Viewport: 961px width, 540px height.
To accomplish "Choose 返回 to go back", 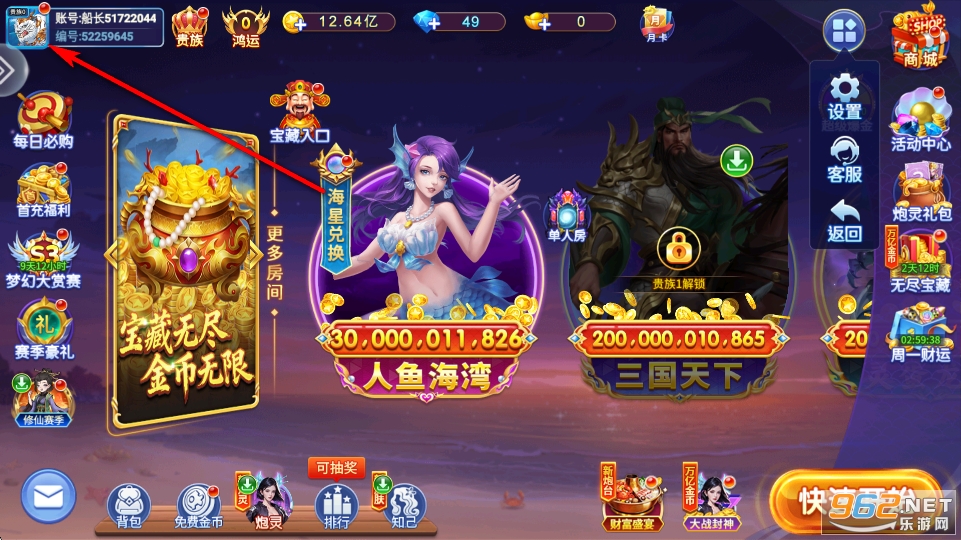I will tap(845, 220).
